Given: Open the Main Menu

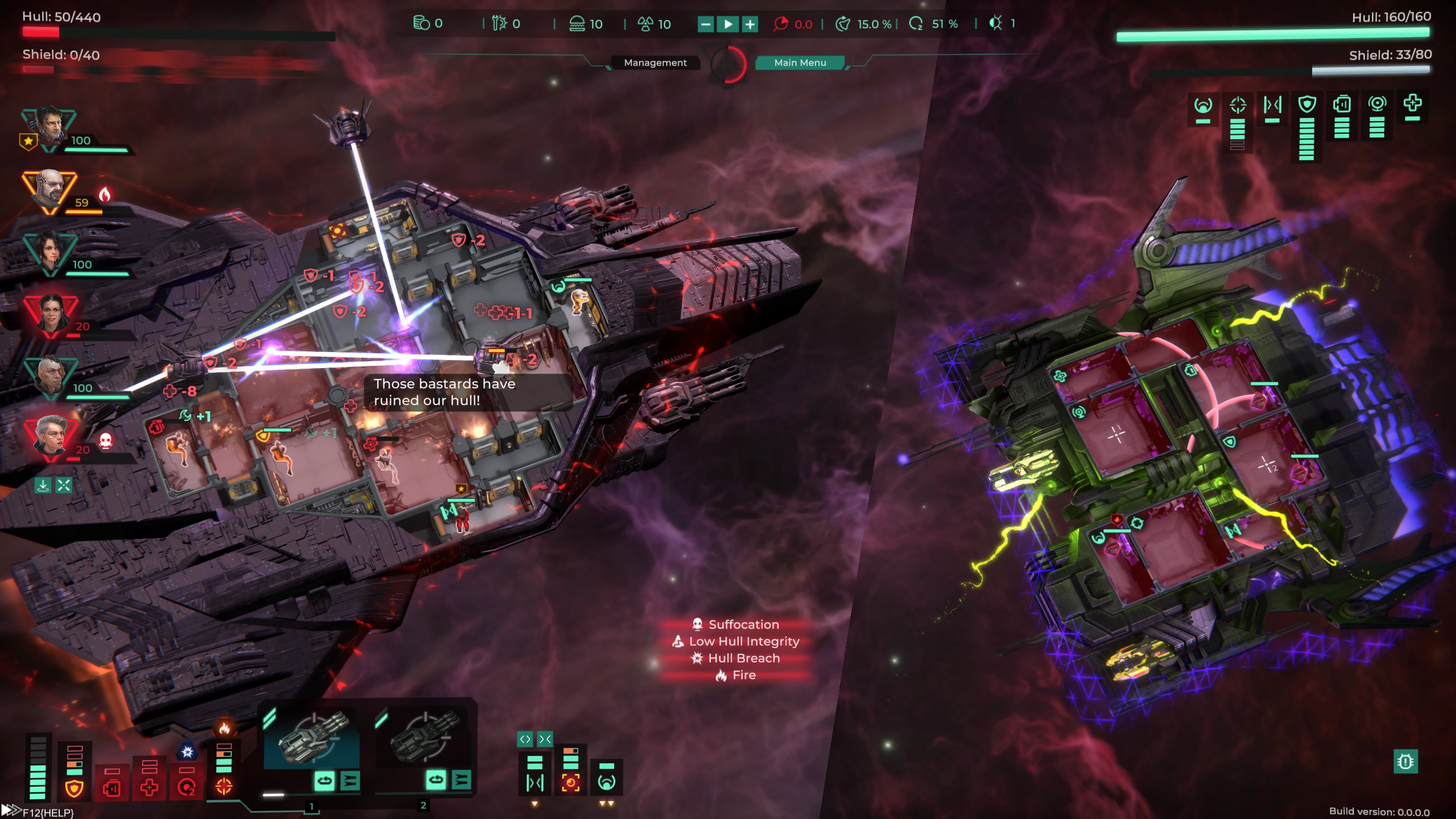Looking at the screenshot, I should 800,63.
